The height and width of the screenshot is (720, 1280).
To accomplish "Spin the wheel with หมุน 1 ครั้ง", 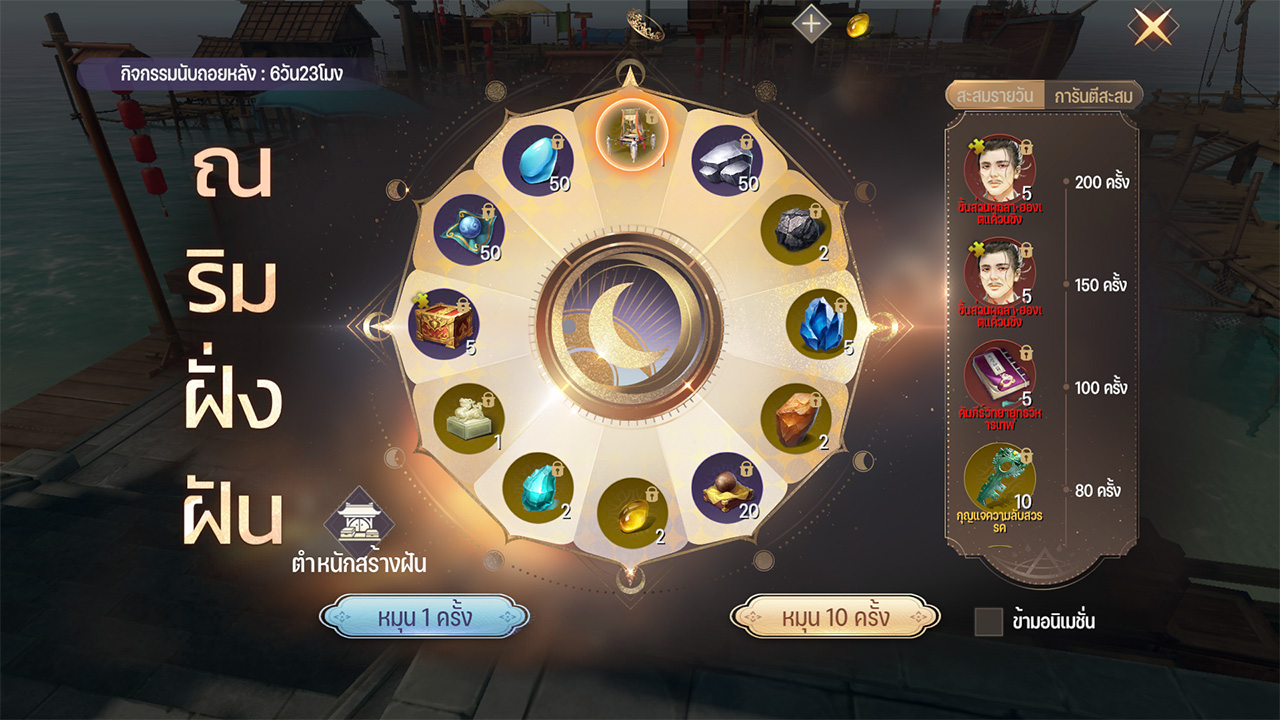I will click(424, 617).
